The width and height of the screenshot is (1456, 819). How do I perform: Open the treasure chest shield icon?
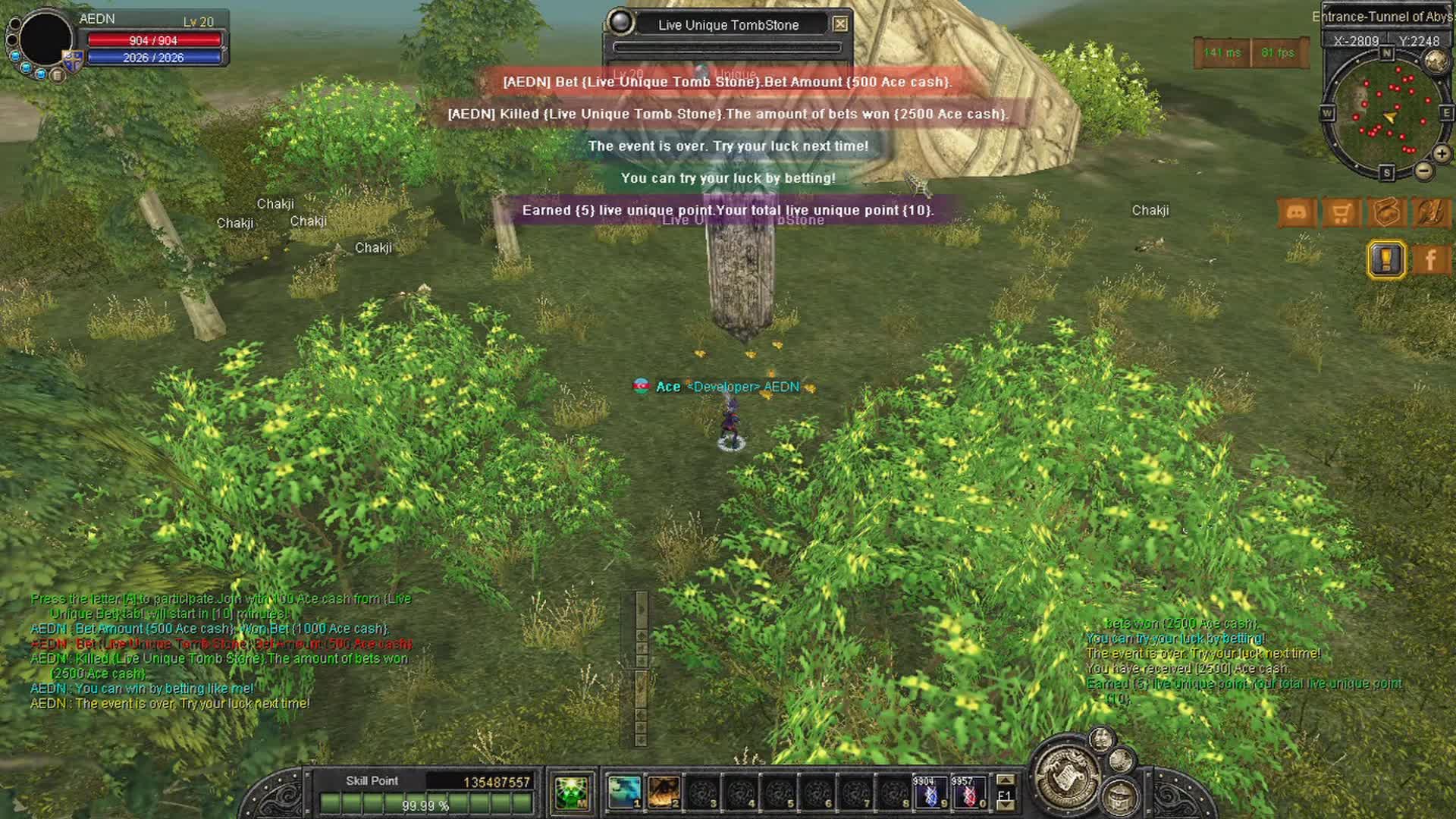1386,213
